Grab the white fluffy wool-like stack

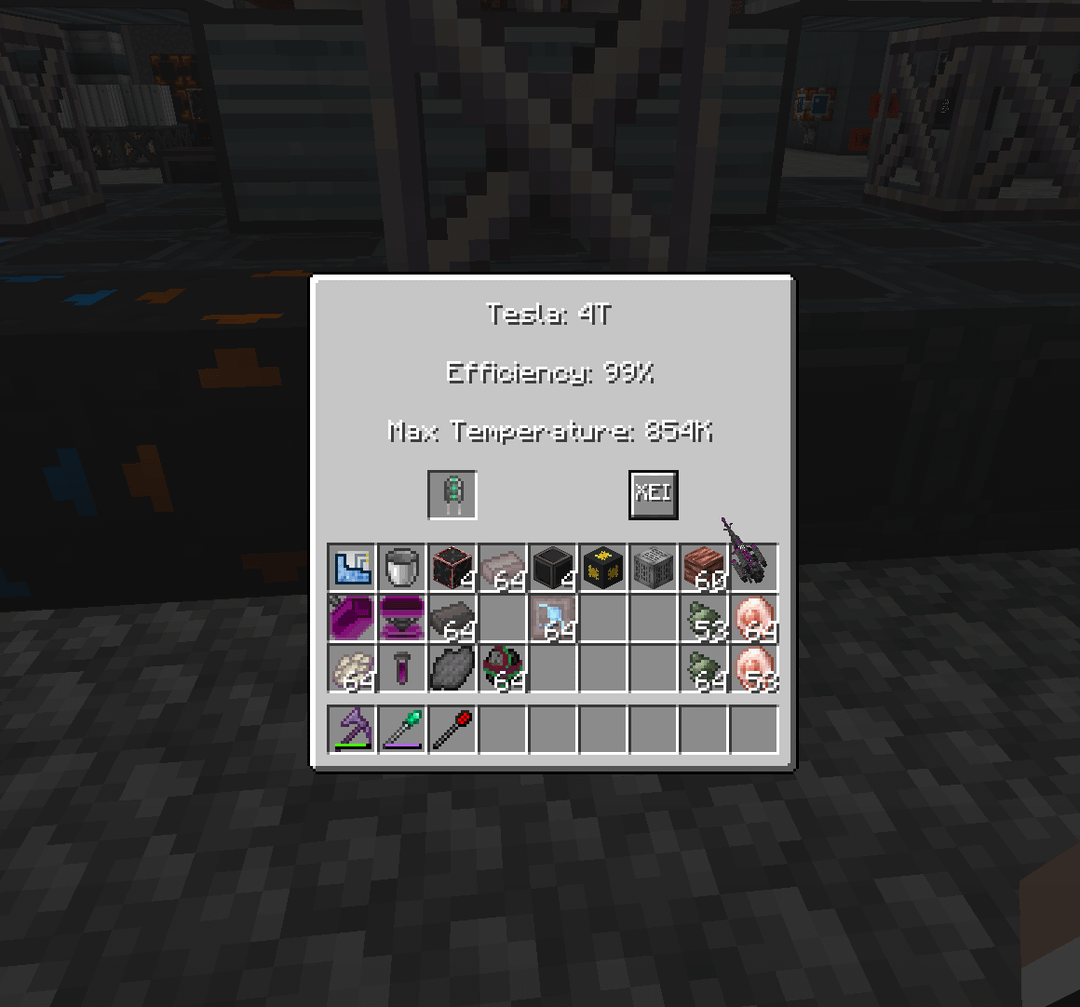point(352,668)
